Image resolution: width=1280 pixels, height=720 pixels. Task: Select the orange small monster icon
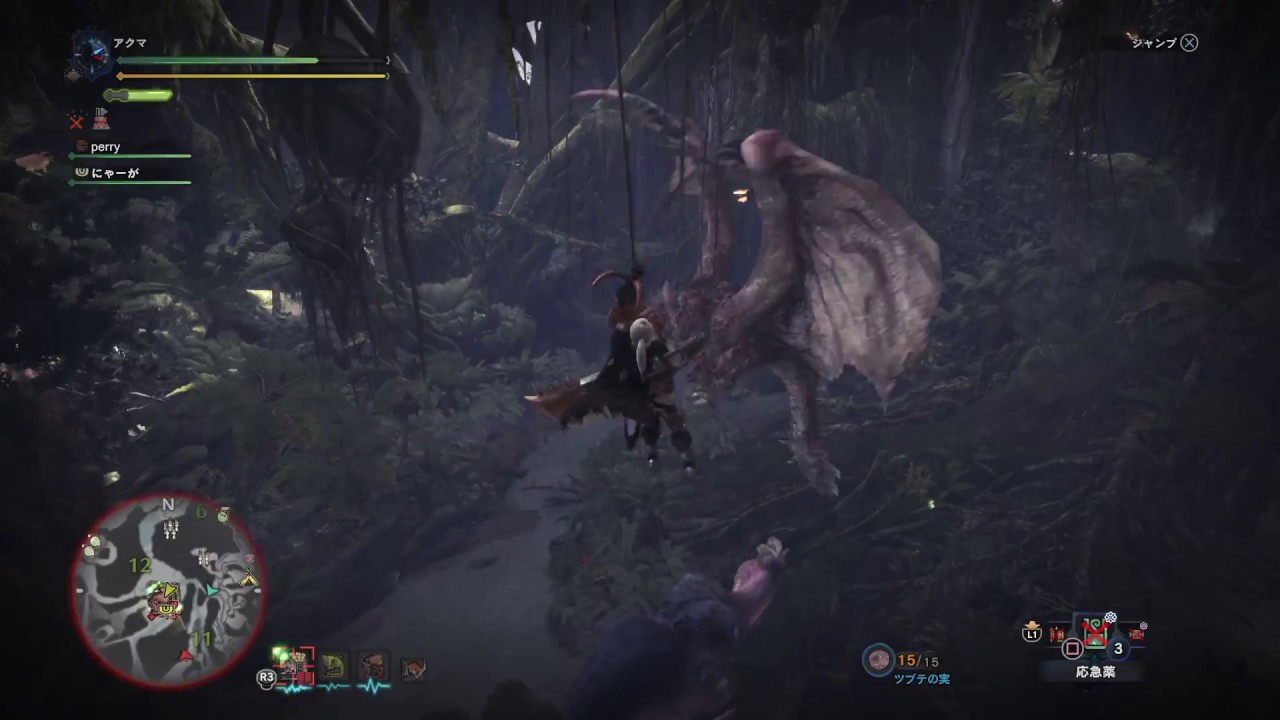(412, 668)
